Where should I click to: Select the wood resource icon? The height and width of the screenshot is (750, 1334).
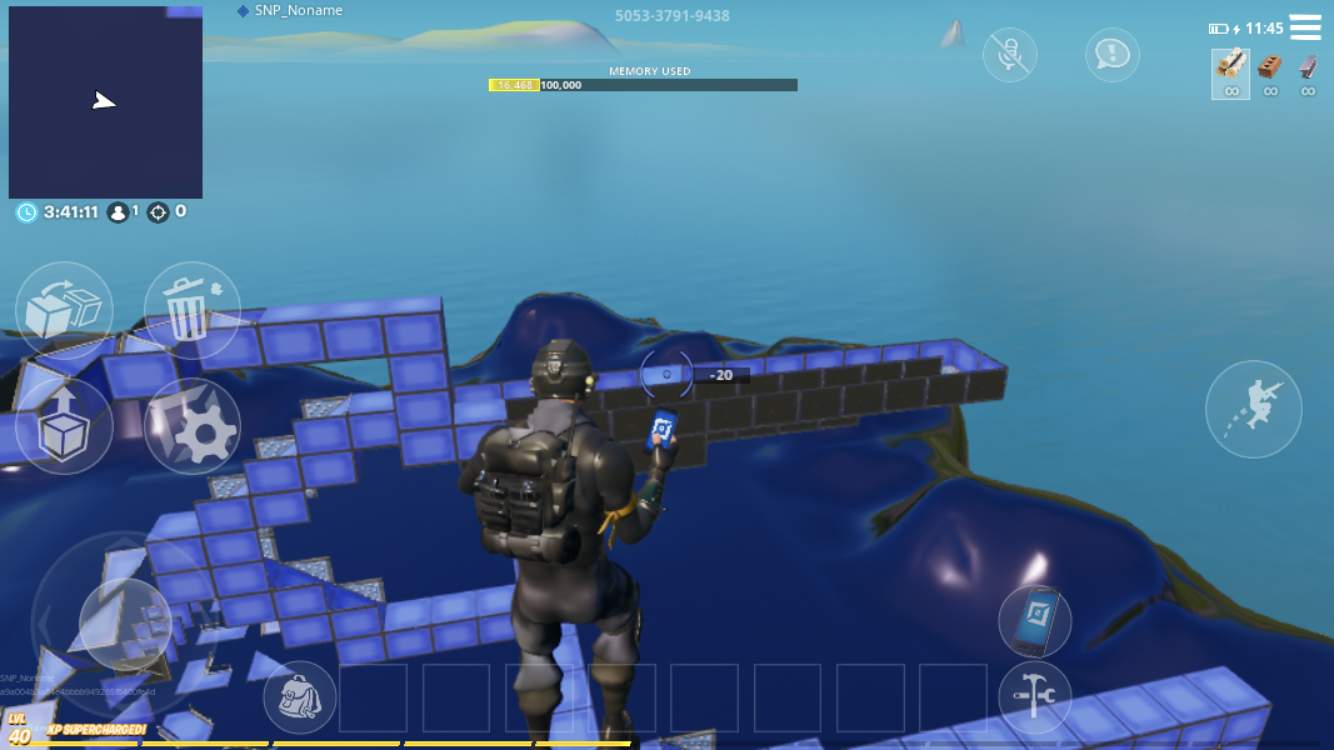1231,75
